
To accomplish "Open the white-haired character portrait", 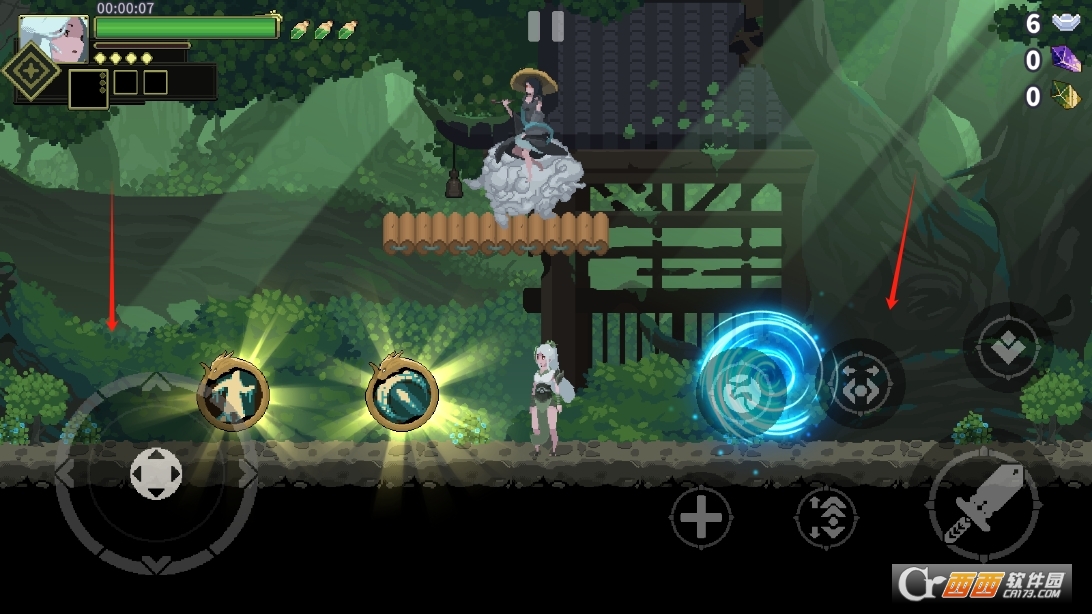I will 53,38.
